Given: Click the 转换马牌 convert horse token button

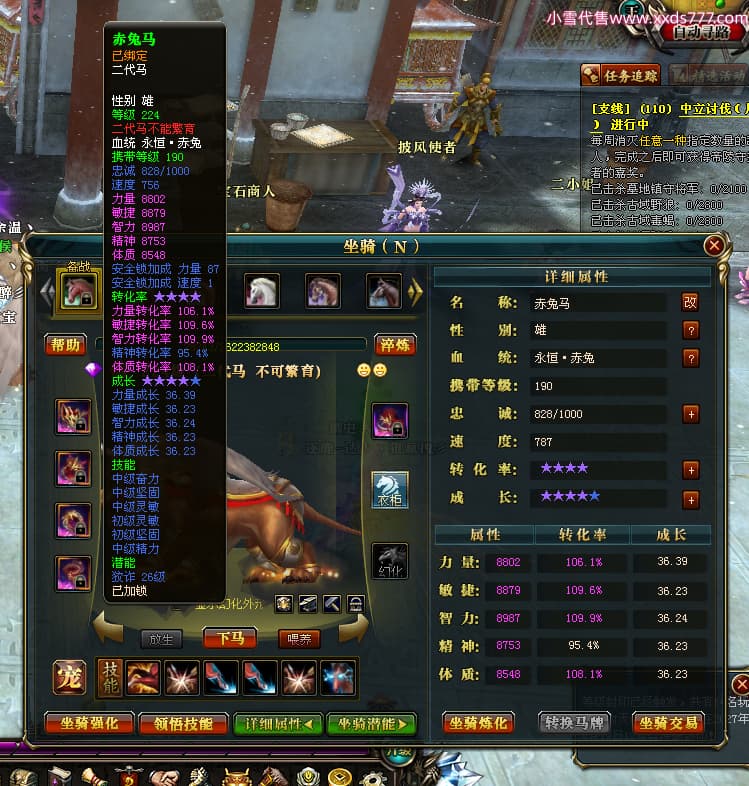Looking at the screenshot, I should tap(577, 723).
